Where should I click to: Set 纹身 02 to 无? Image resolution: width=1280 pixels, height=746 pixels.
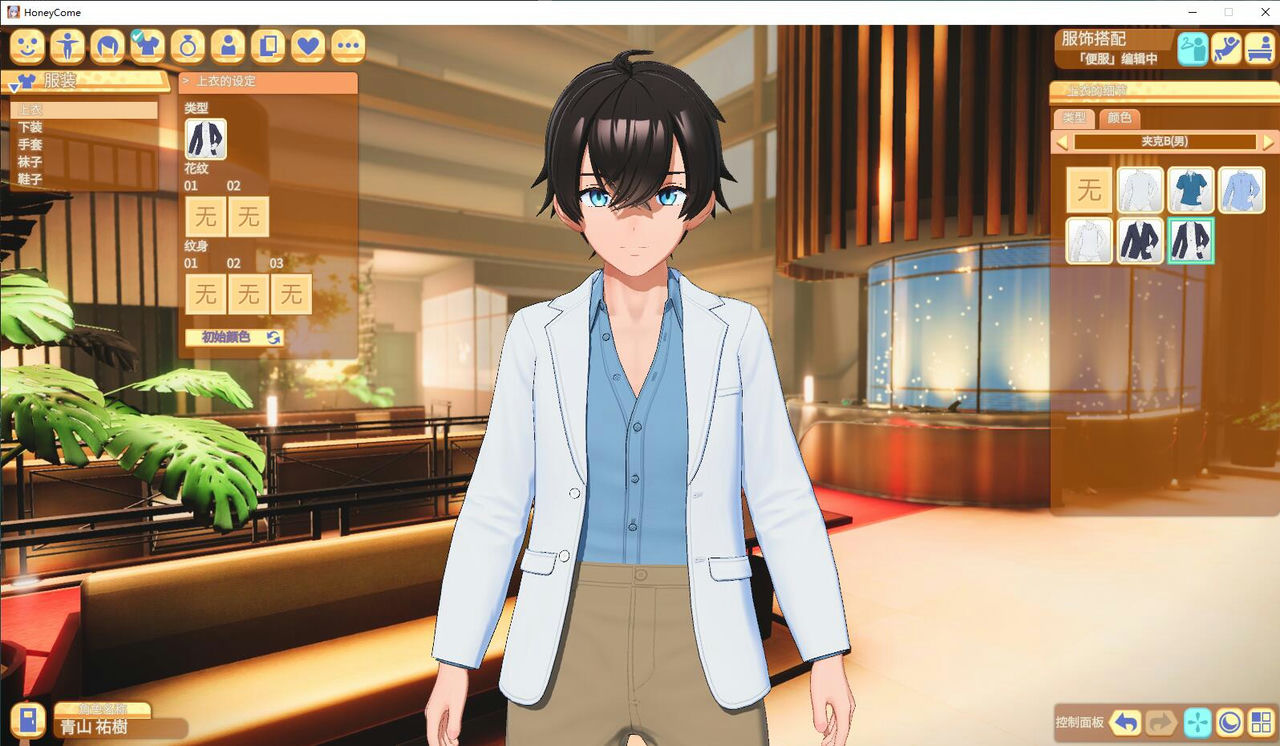click(249, 293)
